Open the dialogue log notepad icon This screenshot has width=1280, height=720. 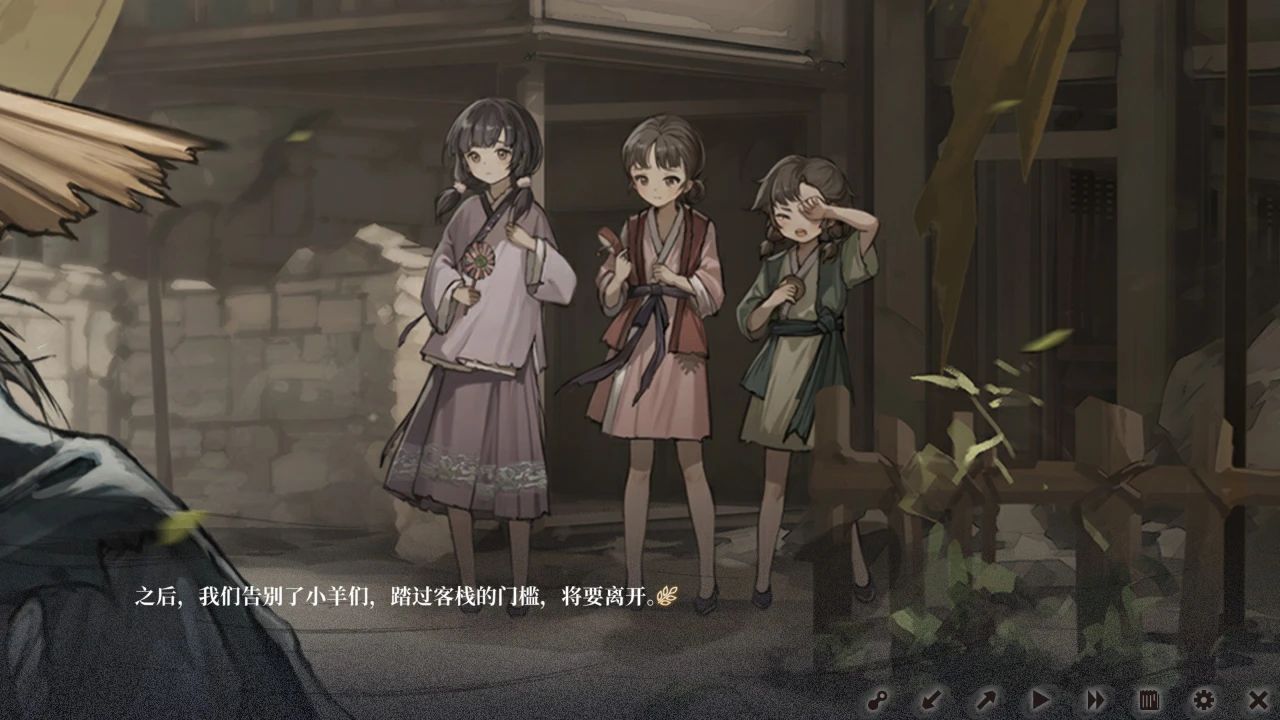(1149, 700)
